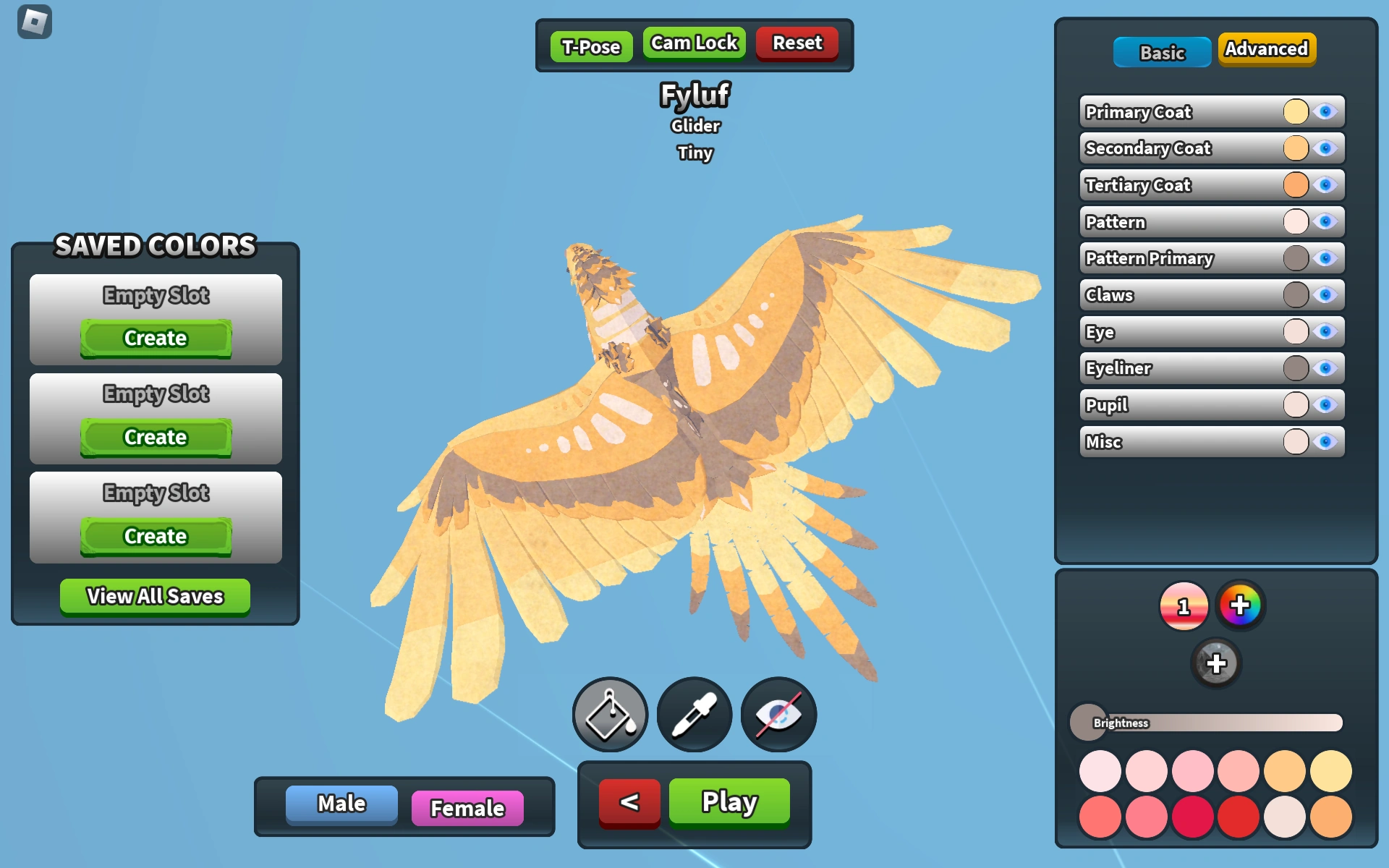This screenshot has height=868, width=1389.
Task: Select the paint bucket fill tool
Action: tap(610, 714)
